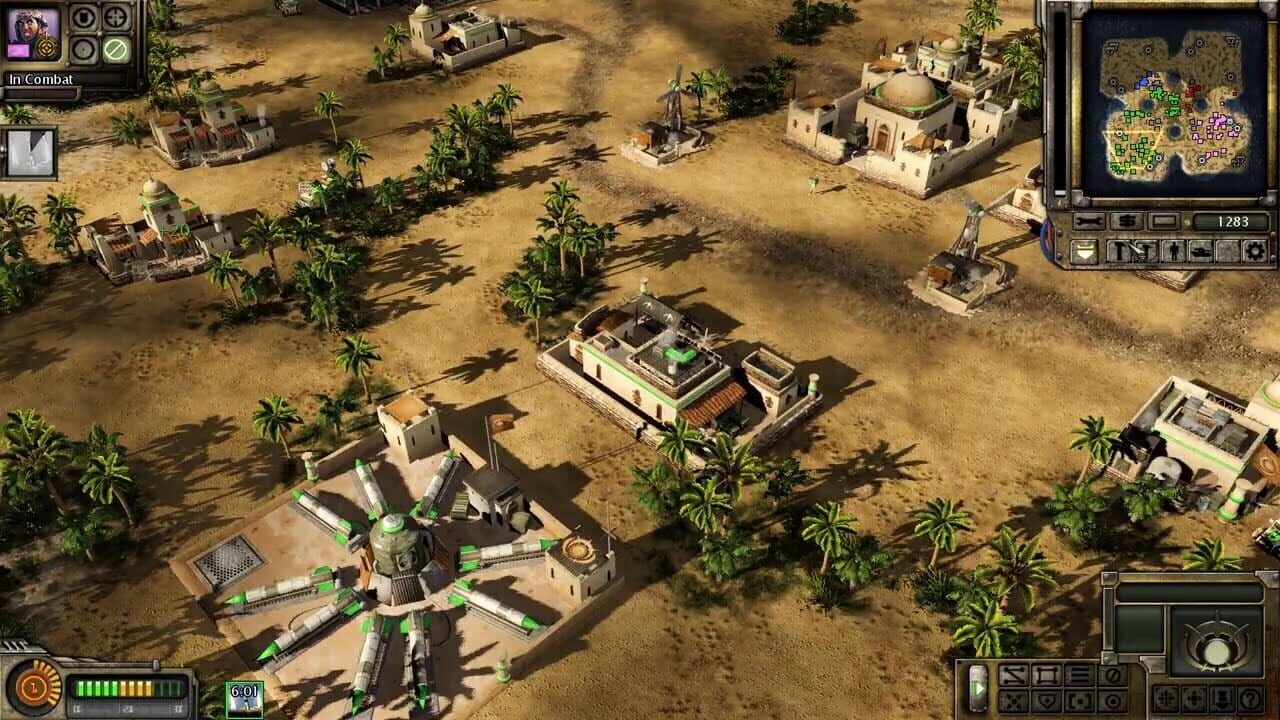
Task: Click the waypoint planning green arrow
Action: point(979,688)
